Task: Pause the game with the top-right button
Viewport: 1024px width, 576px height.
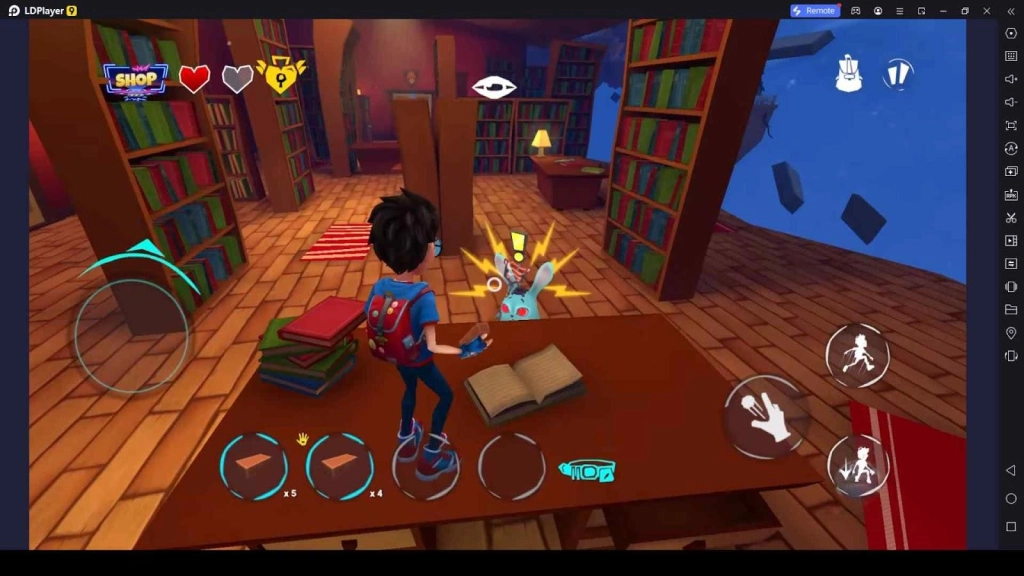Action: click(898, 74)
